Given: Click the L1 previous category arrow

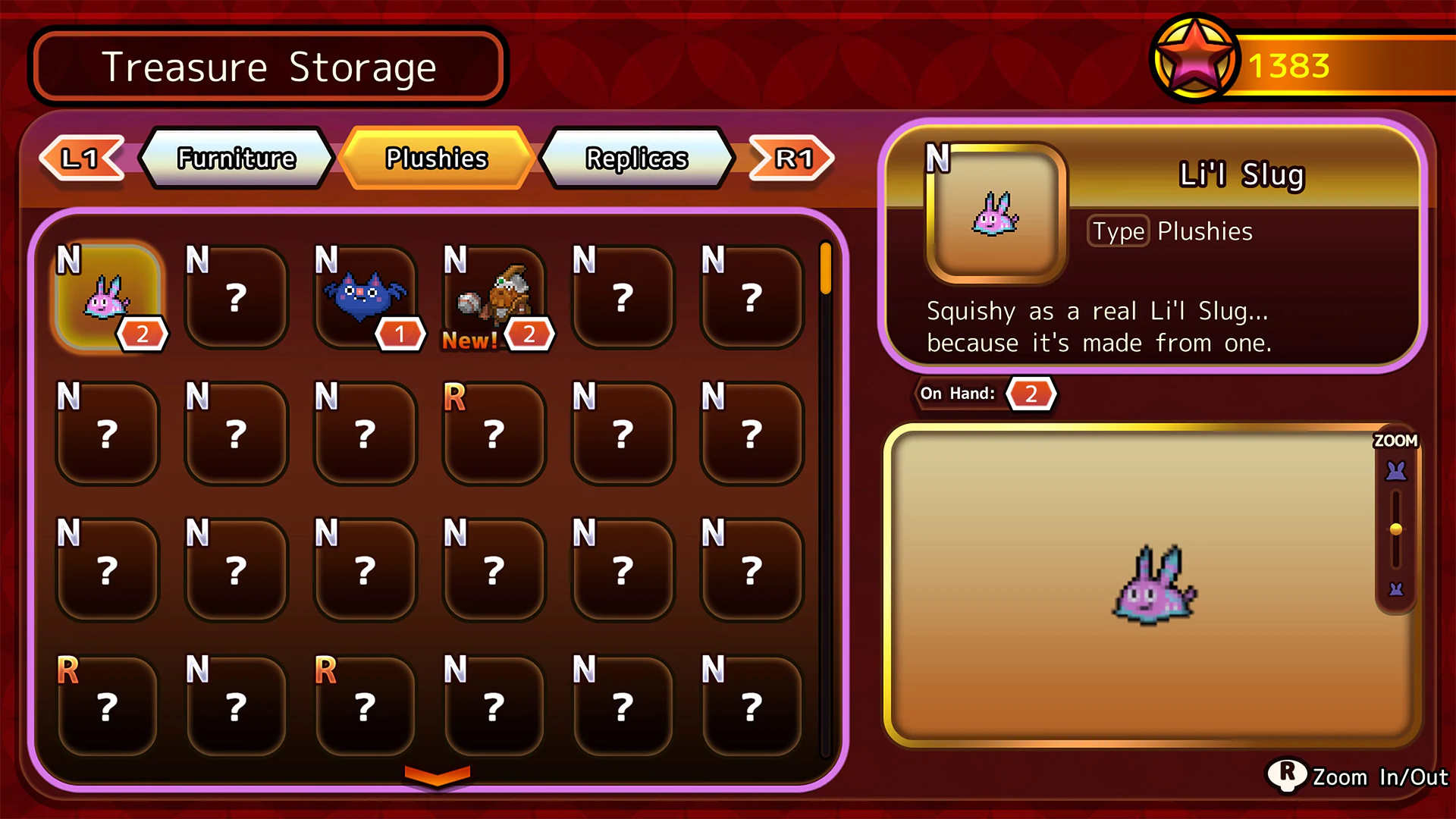Looking at the screenshot, I should (82, 158).
